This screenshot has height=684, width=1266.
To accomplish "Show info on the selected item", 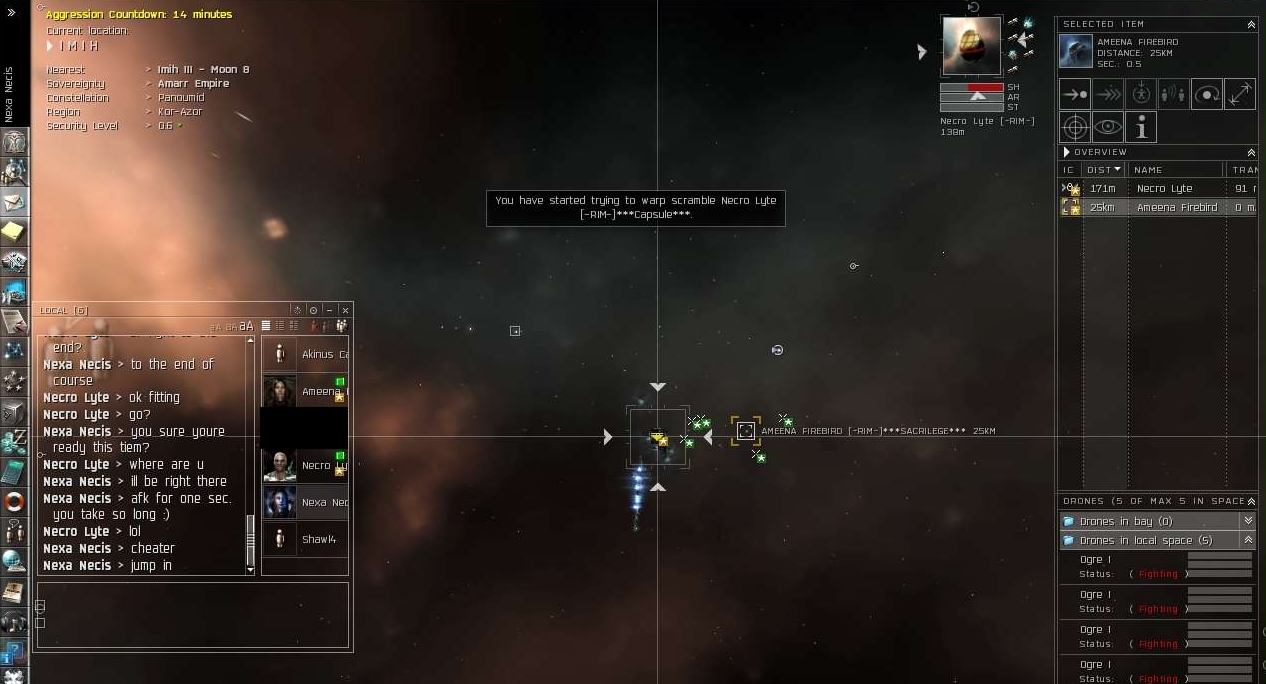I will 1141,127.
